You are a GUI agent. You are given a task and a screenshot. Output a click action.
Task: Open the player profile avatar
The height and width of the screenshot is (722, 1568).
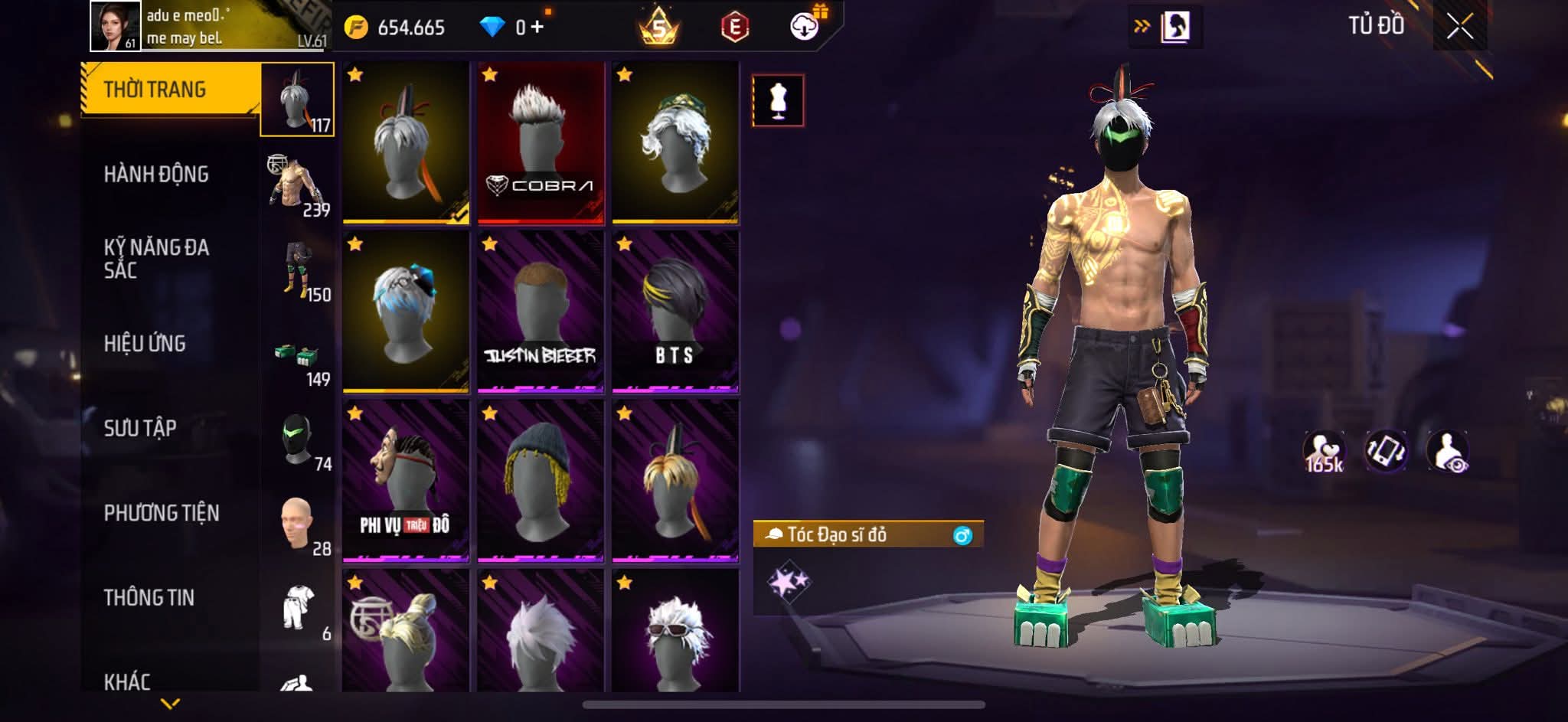point(116,26)
